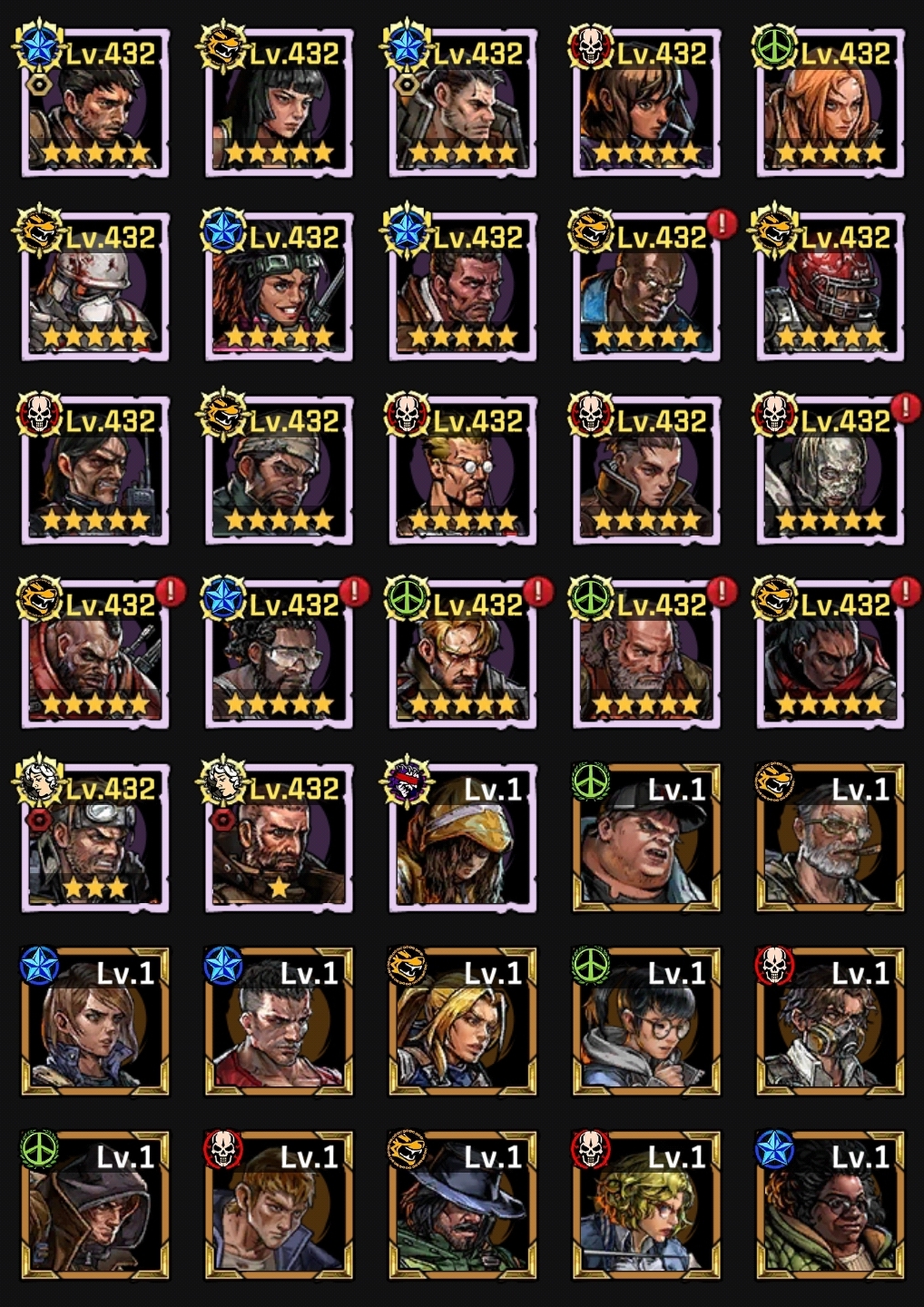The image size is (924, 1307).
Task: Open the smiling woman with goggles on head
Action: click(279, 288)
